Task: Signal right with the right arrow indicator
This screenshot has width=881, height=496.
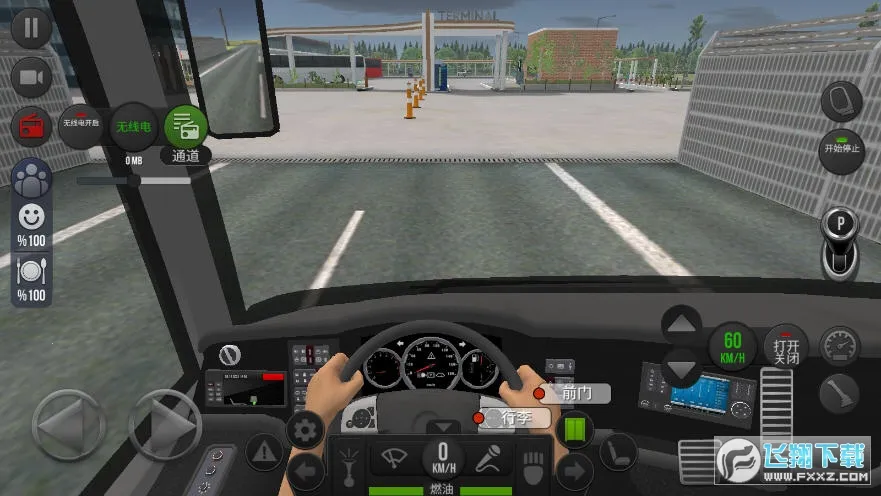Action: pyautogui.click(x=574, y=470)
